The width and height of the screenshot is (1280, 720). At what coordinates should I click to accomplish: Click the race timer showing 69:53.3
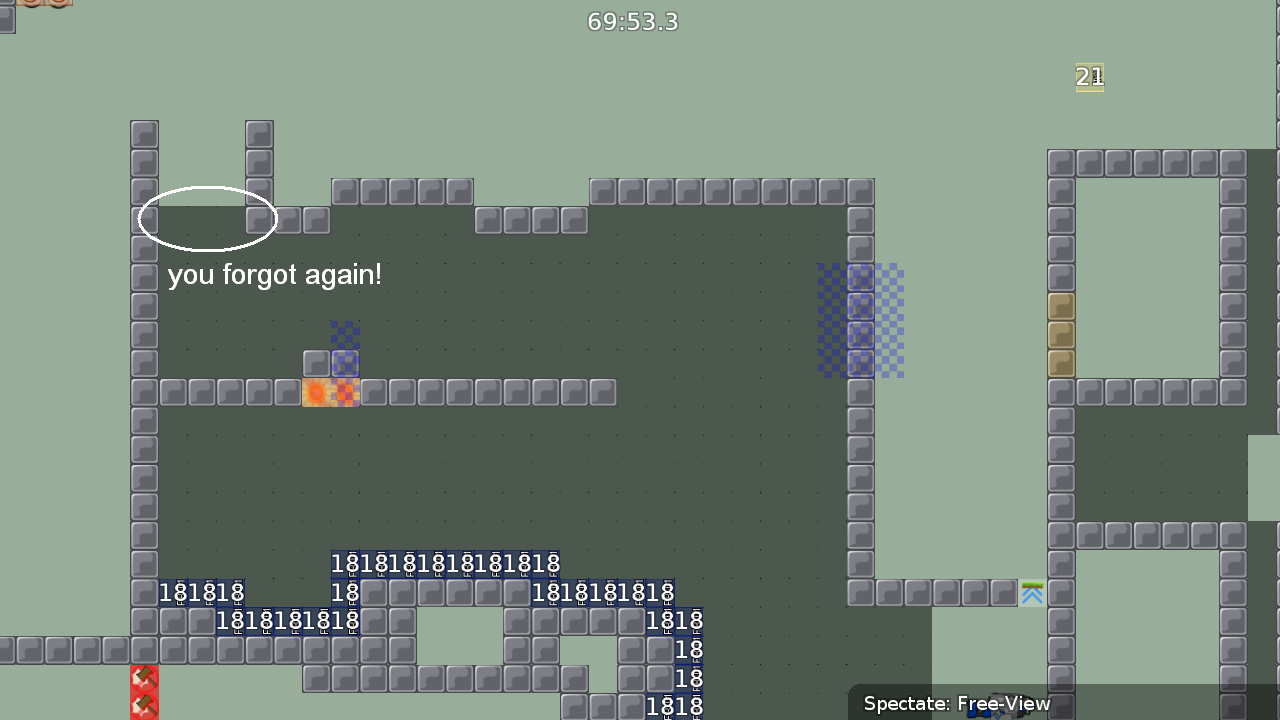pyautogui.click(x=632, y=21)
